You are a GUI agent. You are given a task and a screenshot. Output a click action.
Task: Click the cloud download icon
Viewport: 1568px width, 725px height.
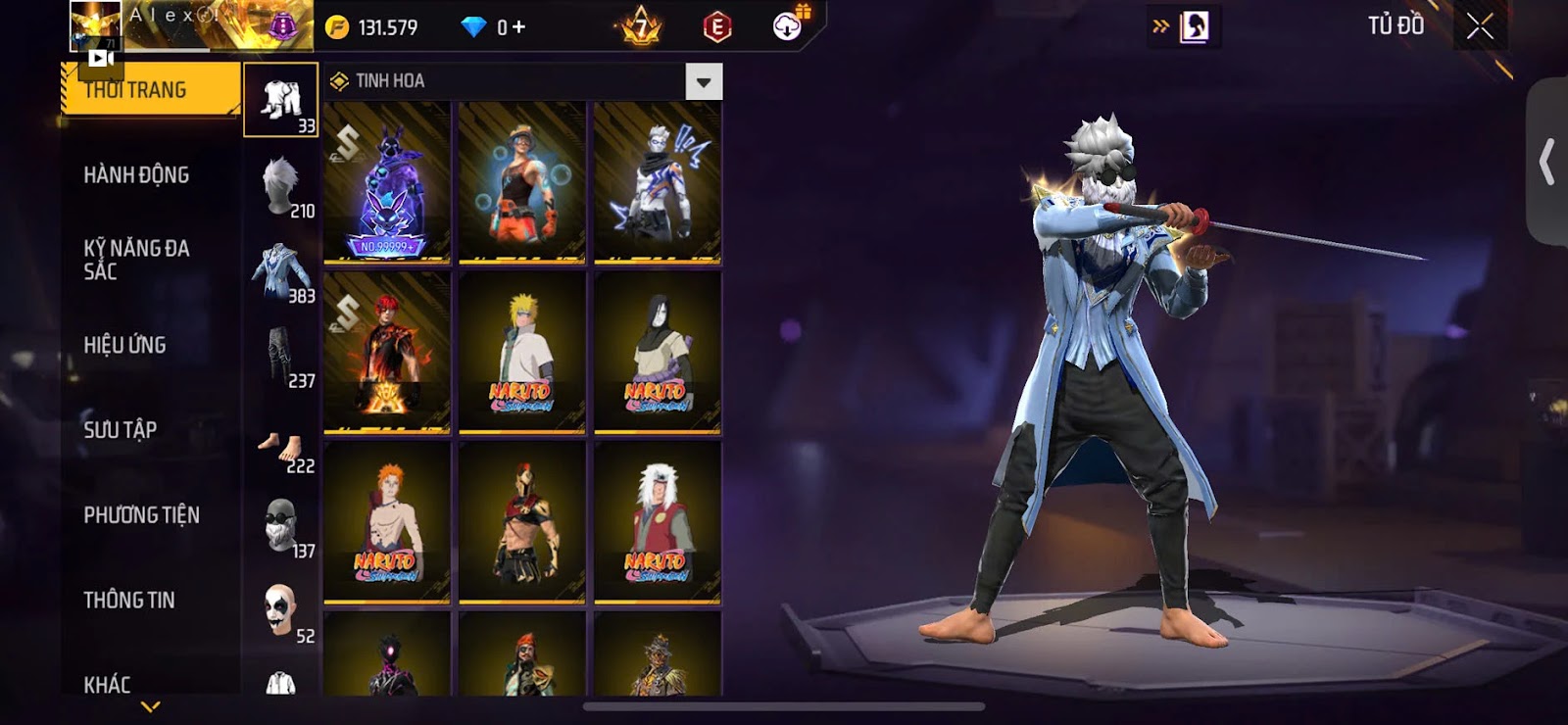pyautogui.click(x=788, y=26)
